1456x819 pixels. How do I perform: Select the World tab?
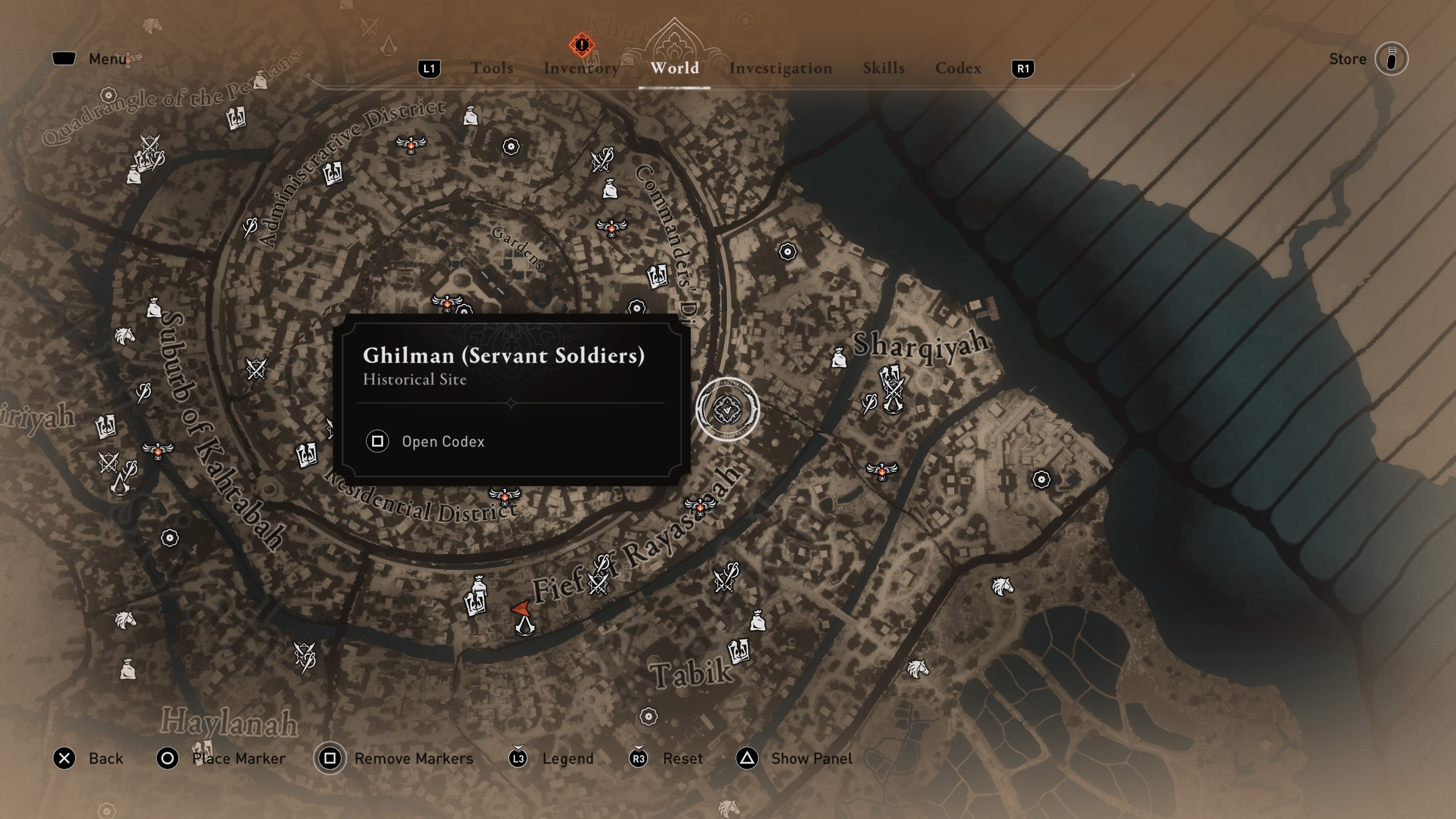(x=674, y=68)
